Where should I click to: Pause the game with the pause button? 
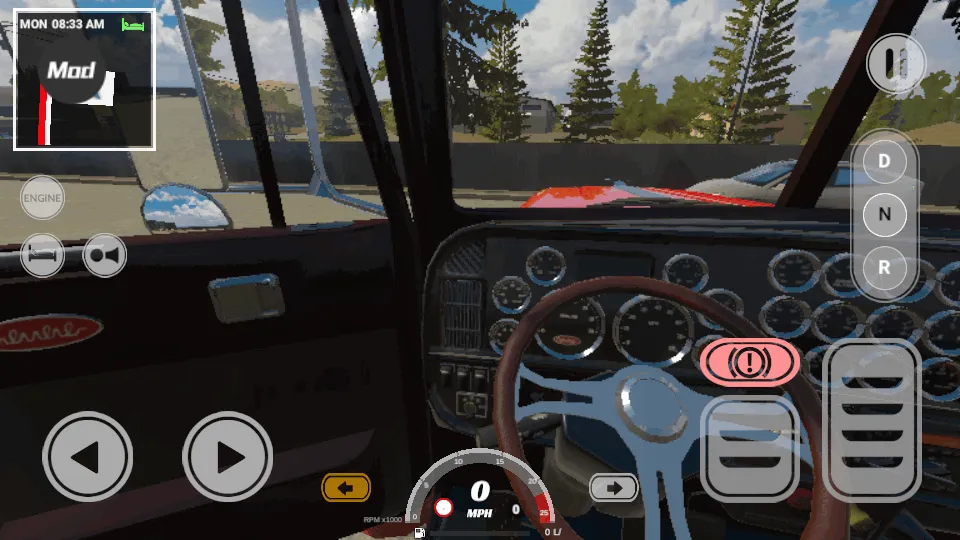click(894, 63)
